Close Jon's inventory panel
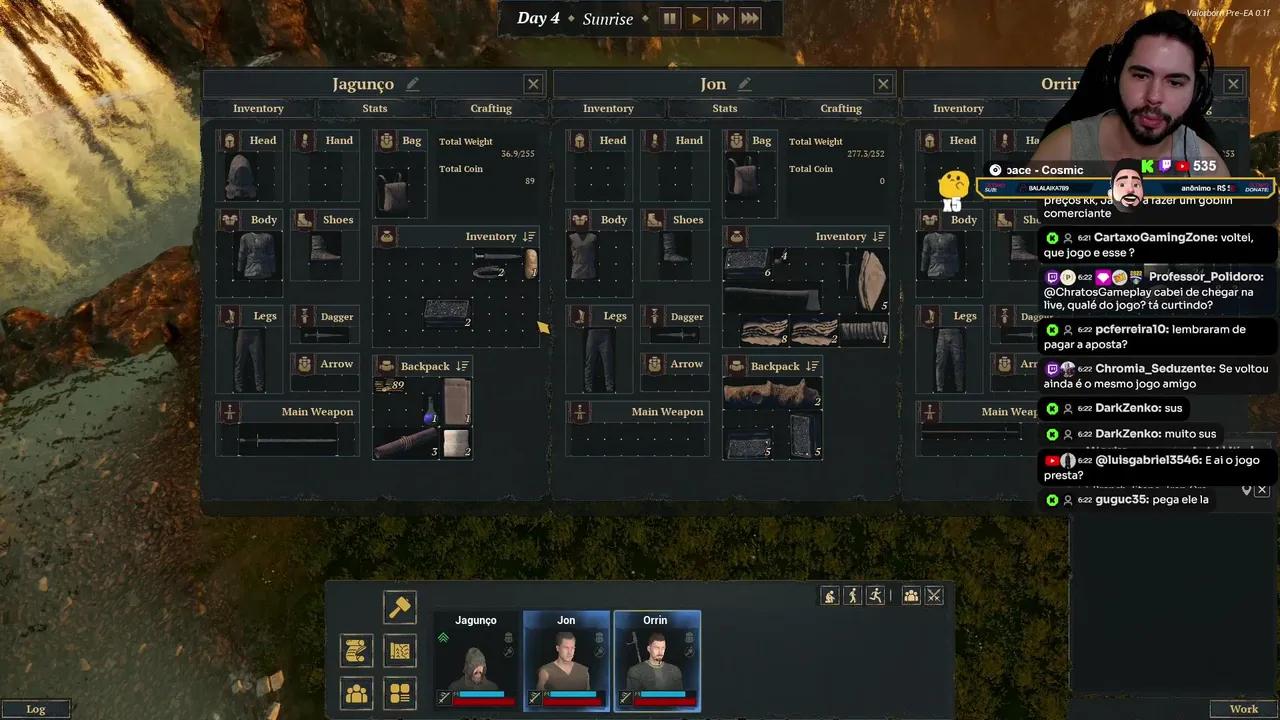This screenshot has width=1280, height=720. (x=883, y=85)
